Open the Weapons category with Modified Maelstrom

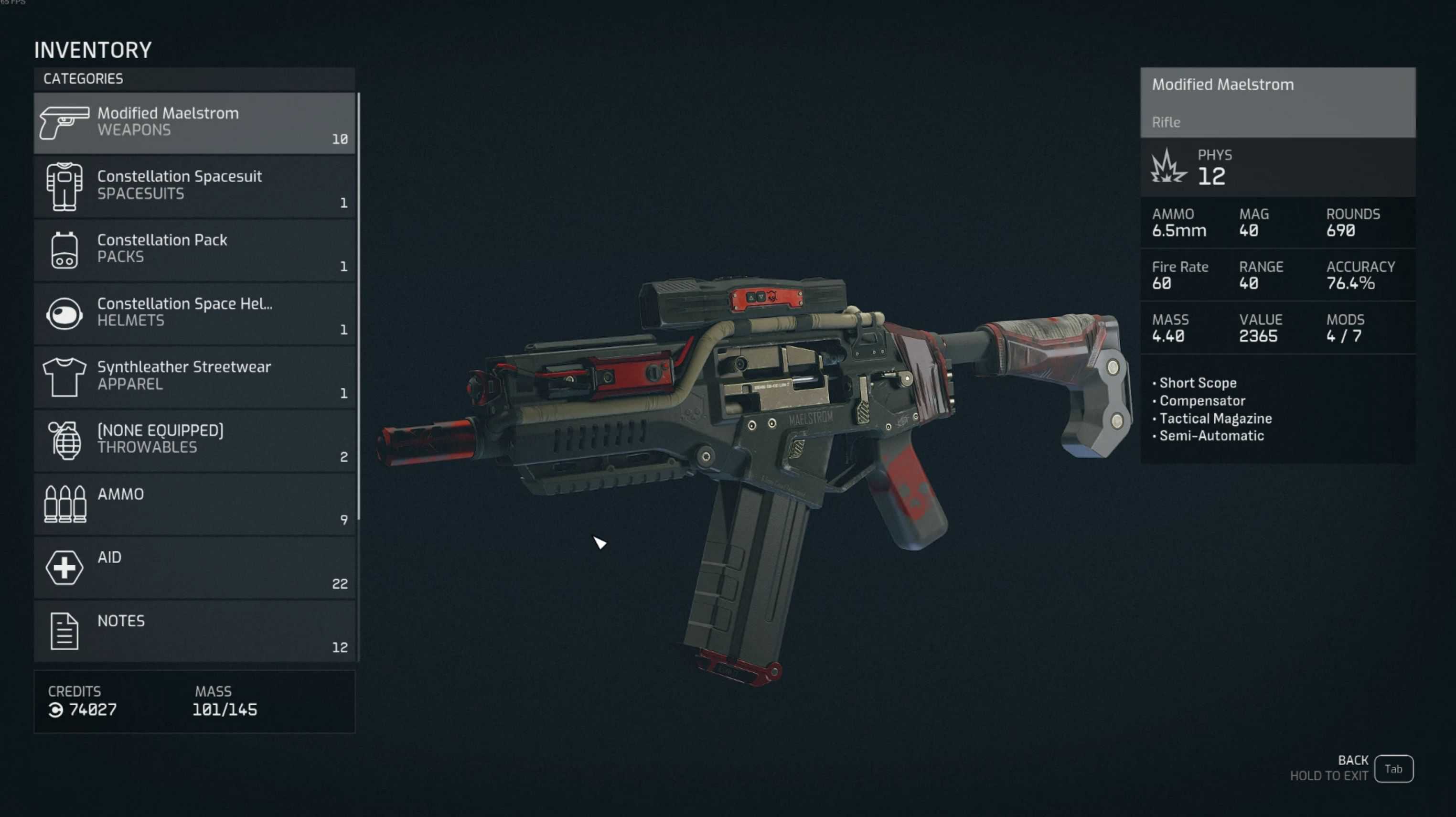point(194,123)
